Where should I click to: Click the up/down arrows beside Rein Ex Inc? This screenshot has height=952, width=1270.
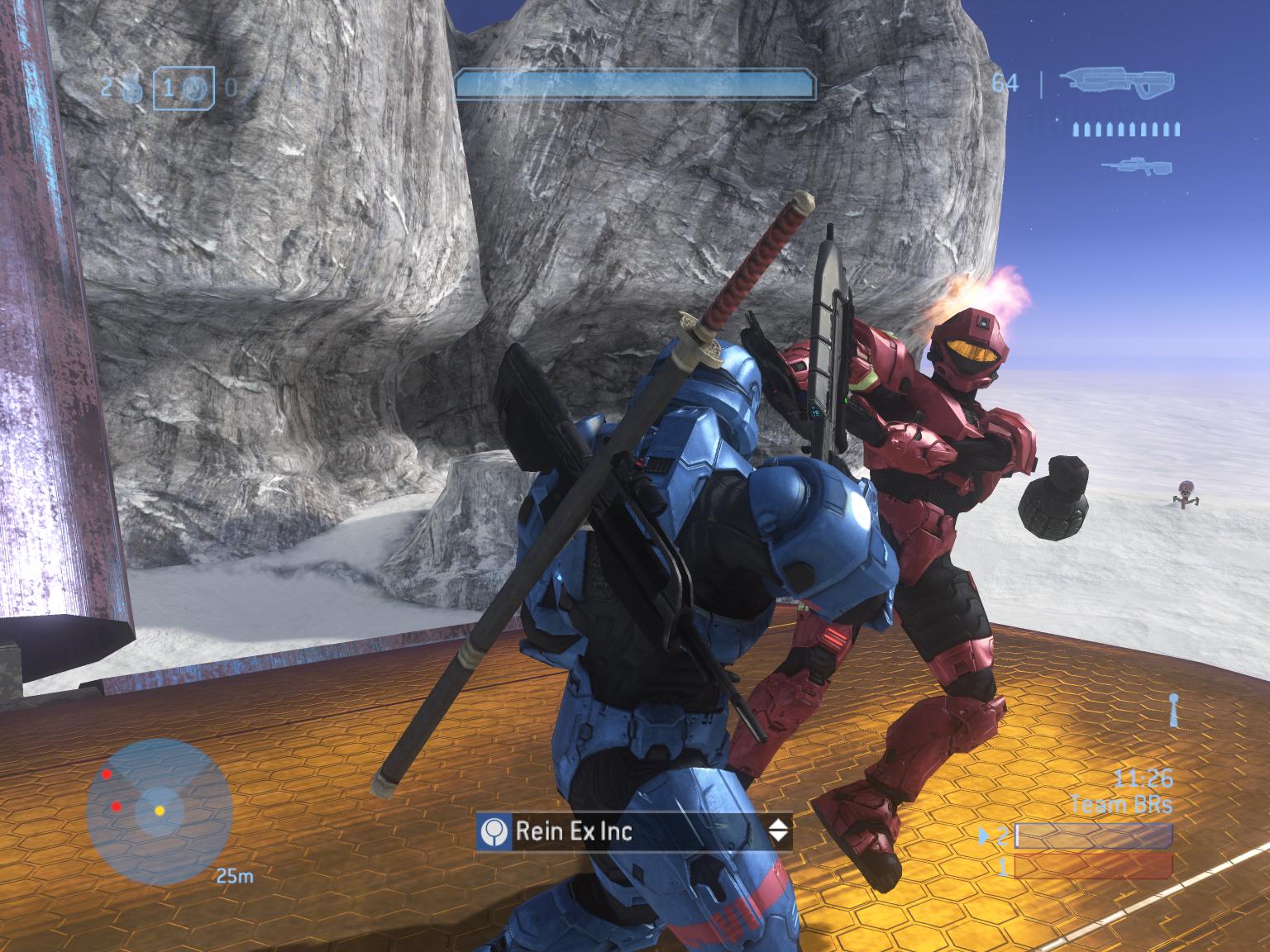pyautogui.click(x=778, y=831)
